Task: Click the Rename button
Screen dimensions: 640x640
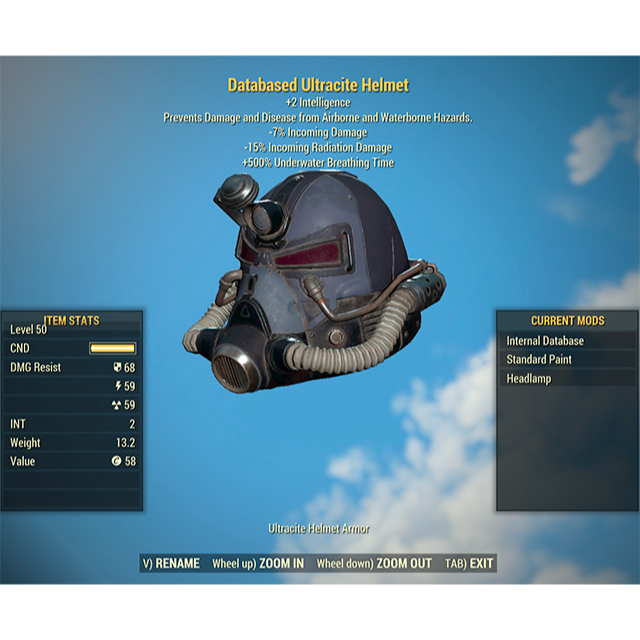Action: 172,564
